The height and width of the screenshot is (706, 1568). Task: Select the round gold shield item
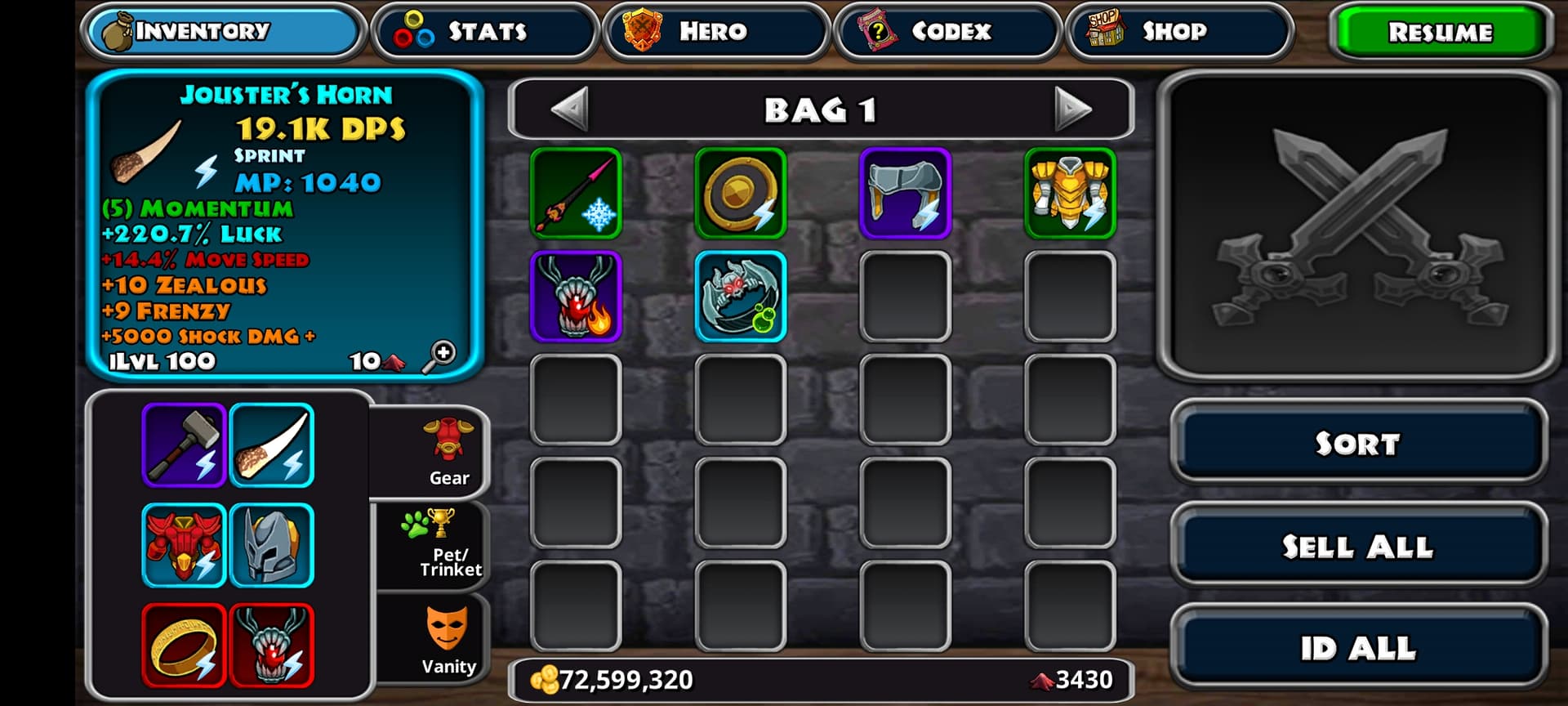[741, 194]
